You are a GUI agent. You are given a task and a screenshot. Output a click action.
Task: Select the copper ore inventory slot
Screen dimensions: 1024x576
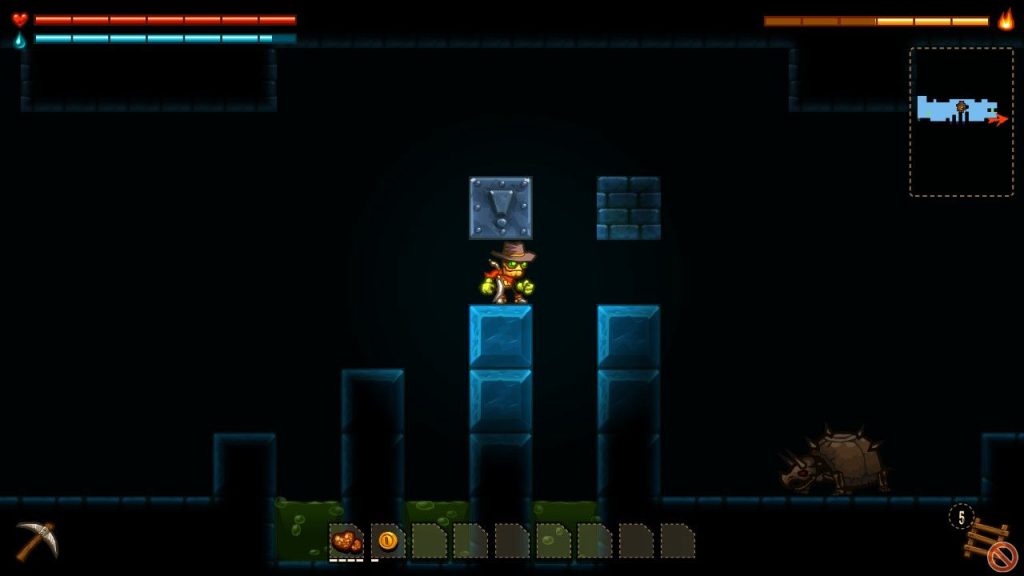[x=346, y=541]
